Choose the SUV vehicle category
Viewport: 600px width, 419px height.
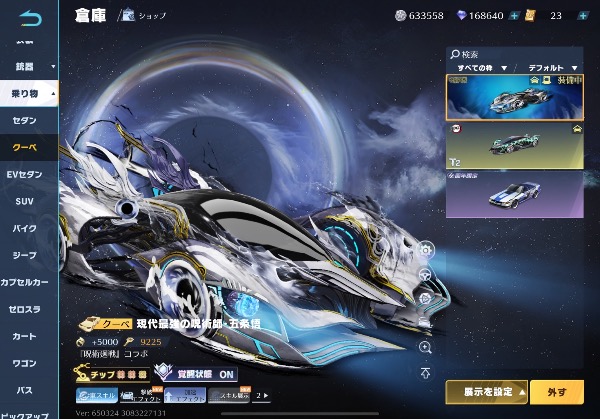tap(25, 201)
